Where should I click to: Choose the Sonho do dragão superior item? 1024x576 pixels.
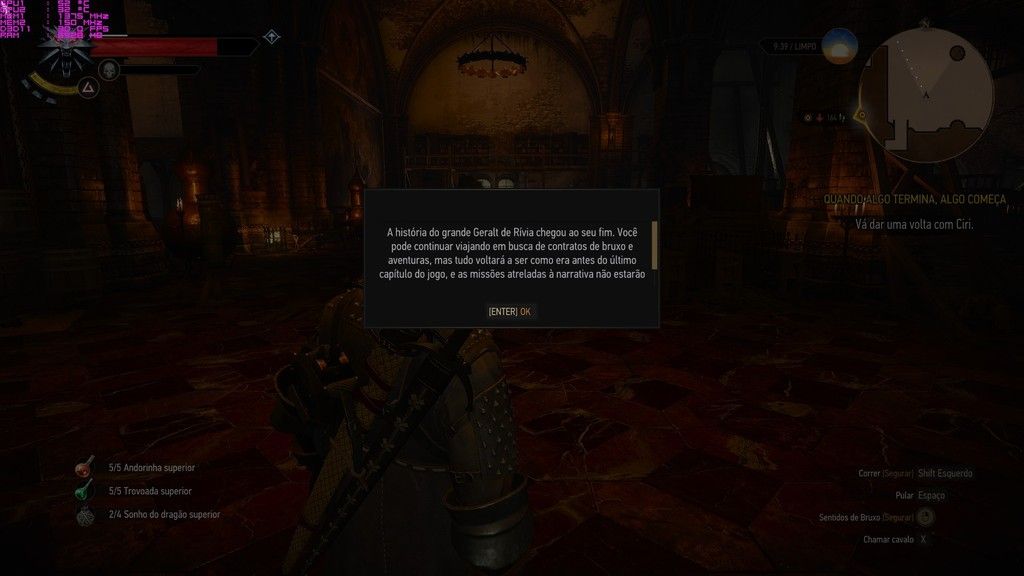pos(85,515)
